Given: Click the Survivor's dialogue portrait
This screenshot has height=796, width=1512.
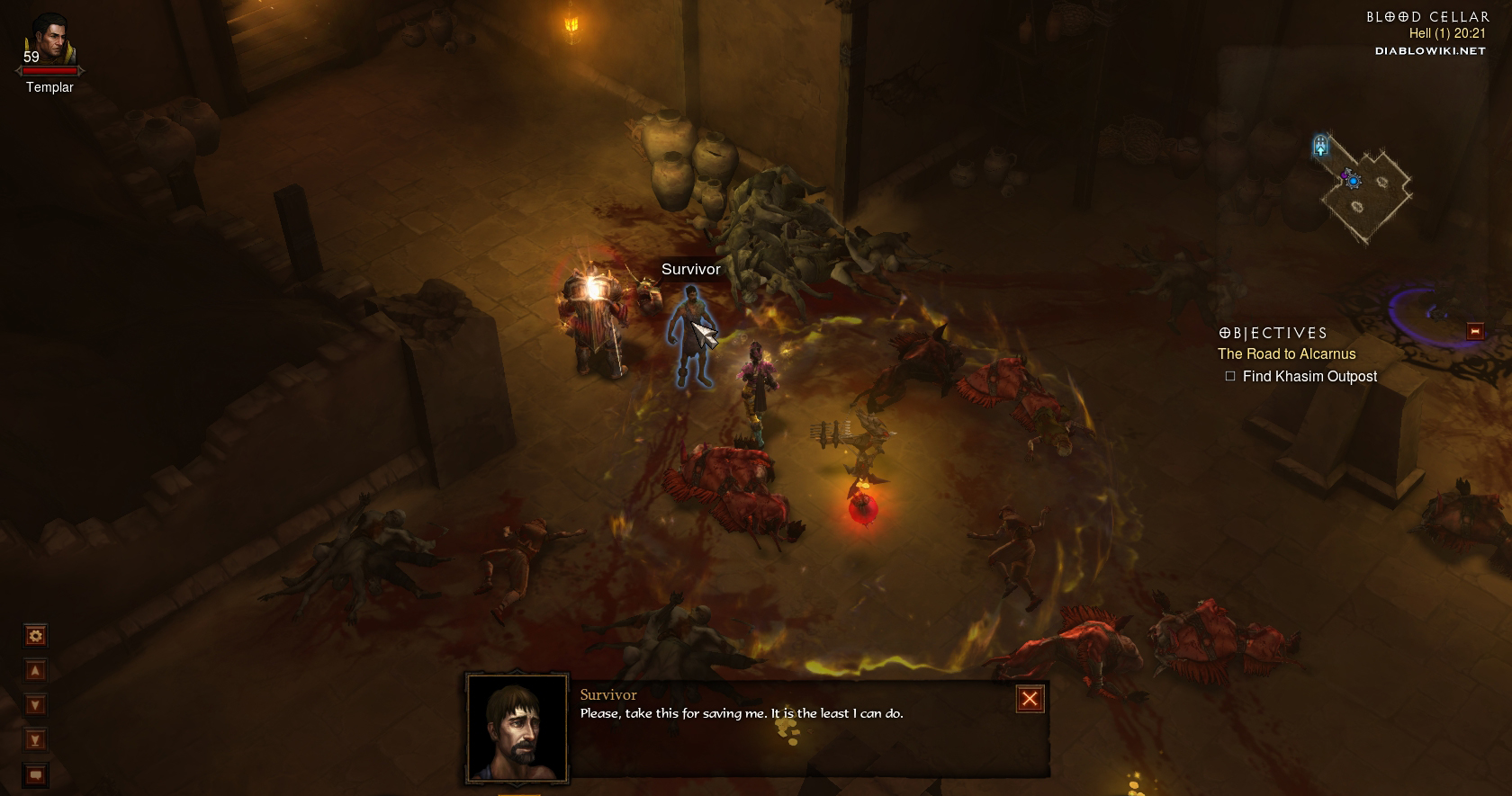Looking at the screenshot, I should (x=517, y=728).
